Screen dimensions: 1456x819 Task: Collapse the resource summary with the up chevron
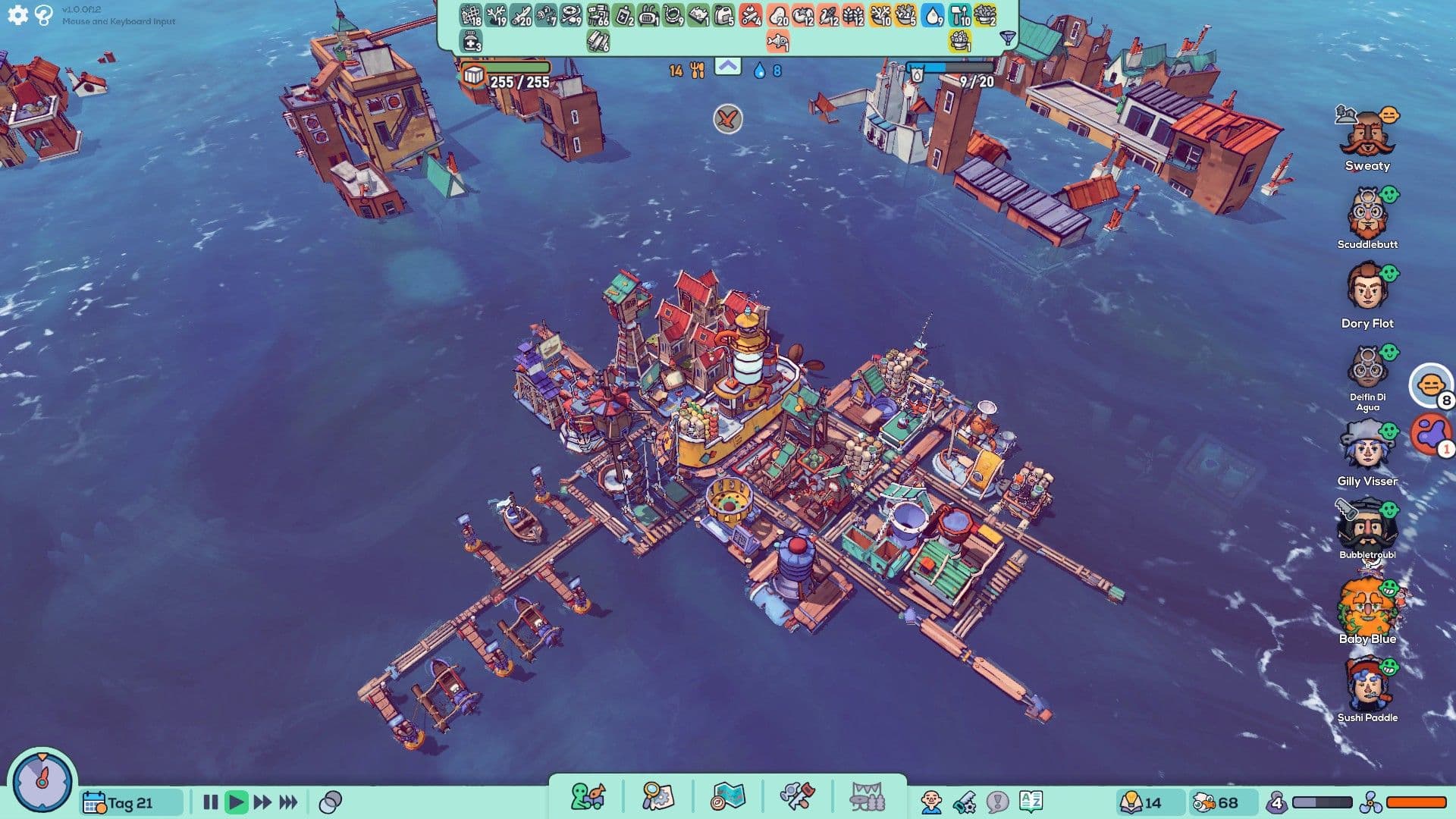(729, 67)
